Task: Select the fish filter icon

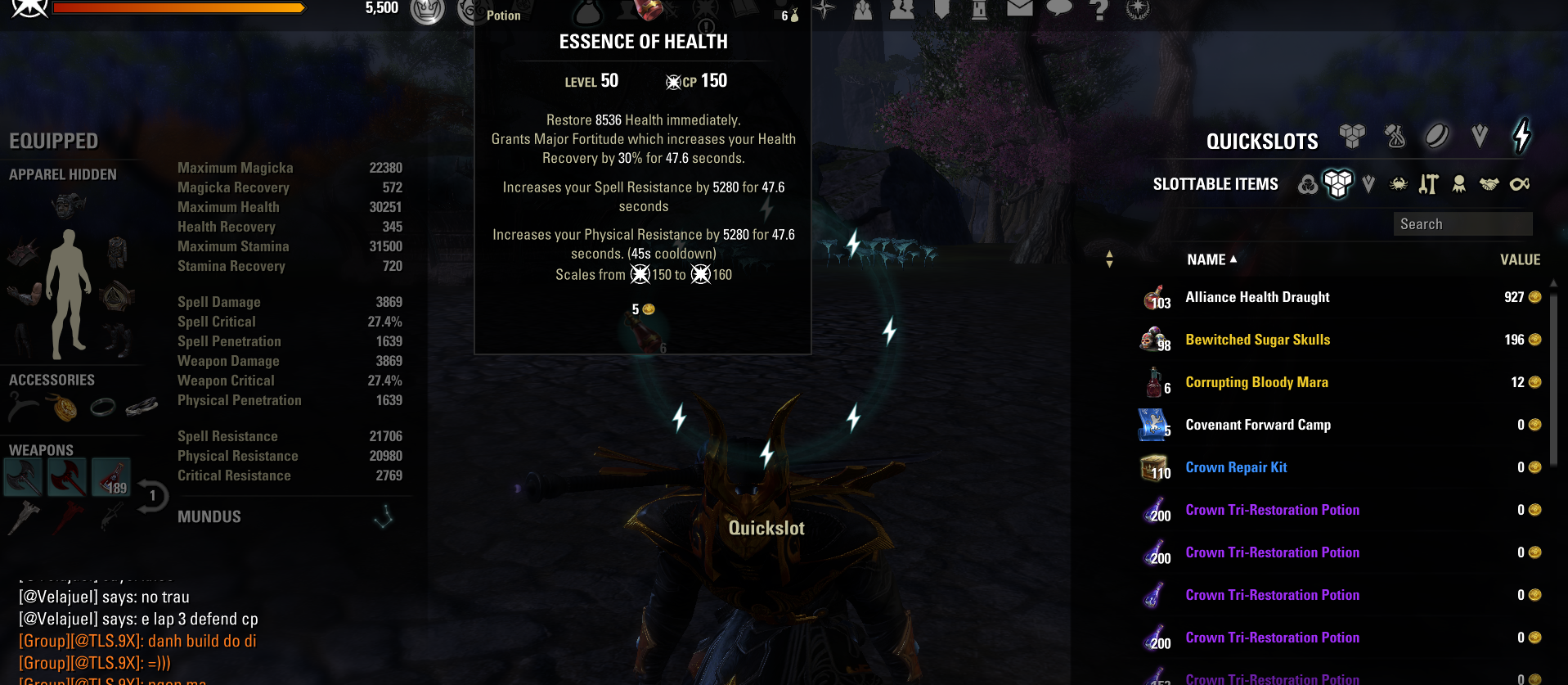Action: click(1521, 183)
